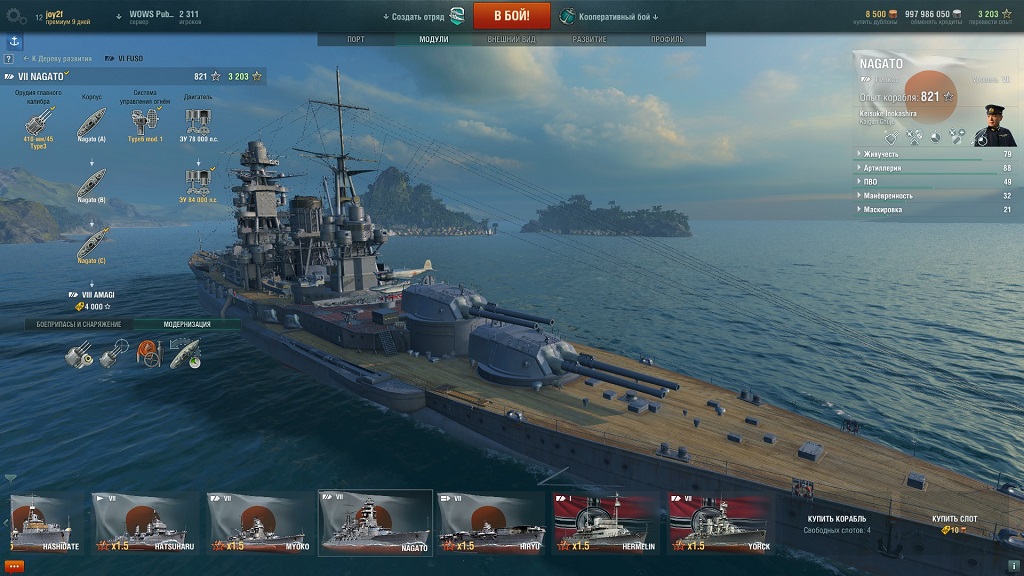Click Купить корабль to buy a ship
Image resolution: width=1024 pixels, height=576 pixels.
click(x=837, y=519)
